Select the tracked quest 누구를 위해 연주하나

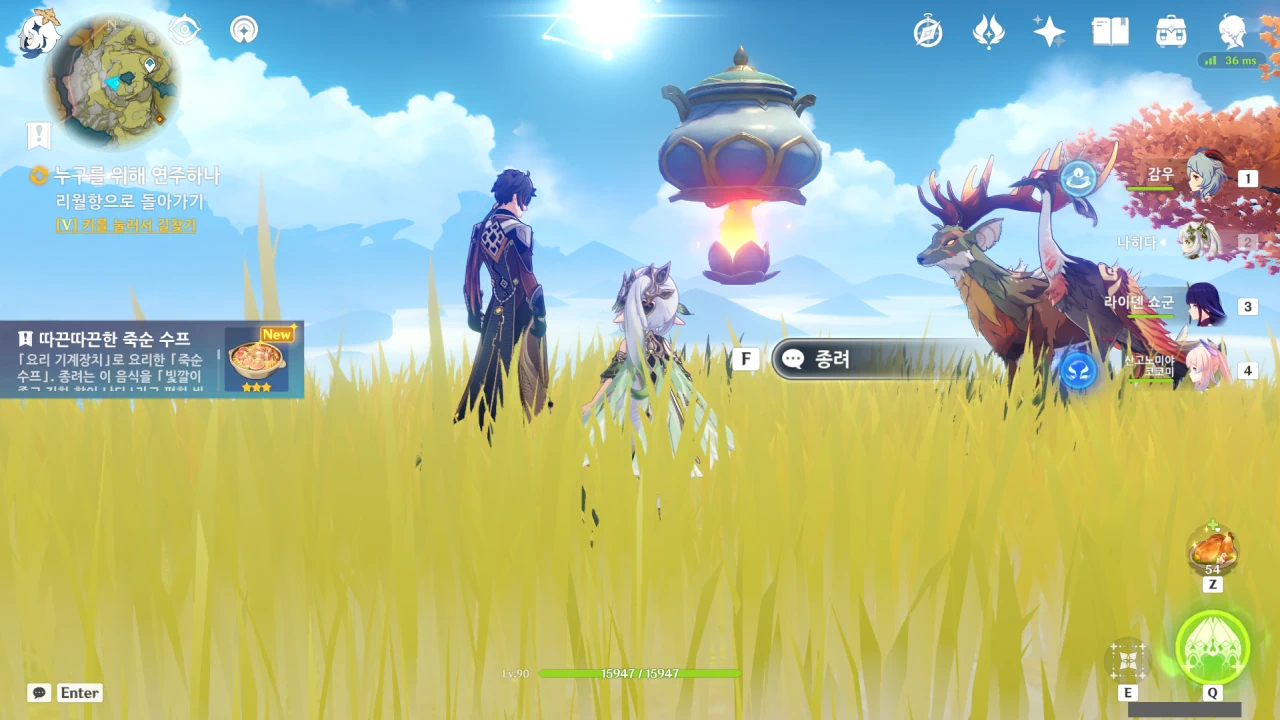[136, 176]
